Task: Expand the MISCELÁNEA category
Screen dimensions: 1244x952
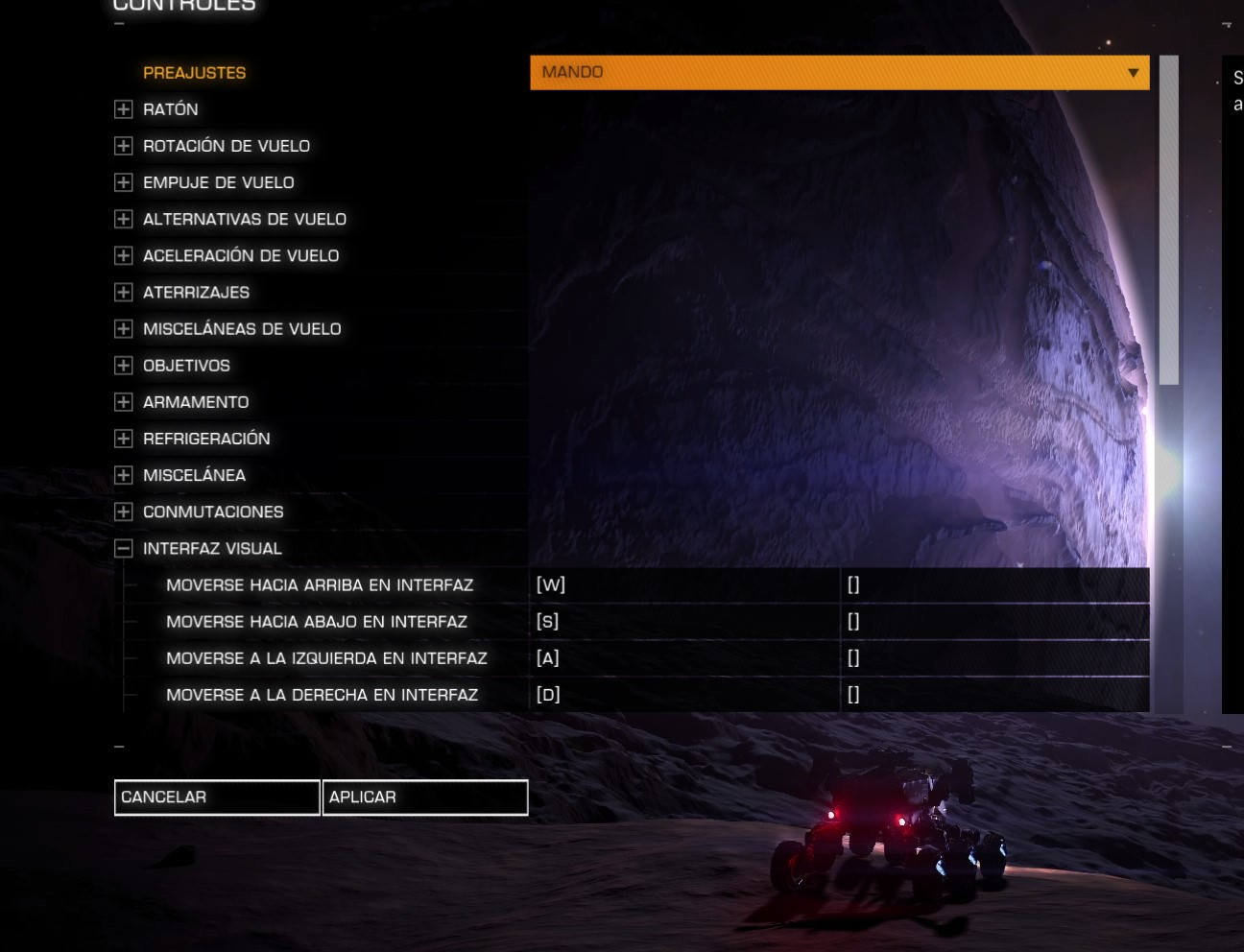Action: (123, 475)
